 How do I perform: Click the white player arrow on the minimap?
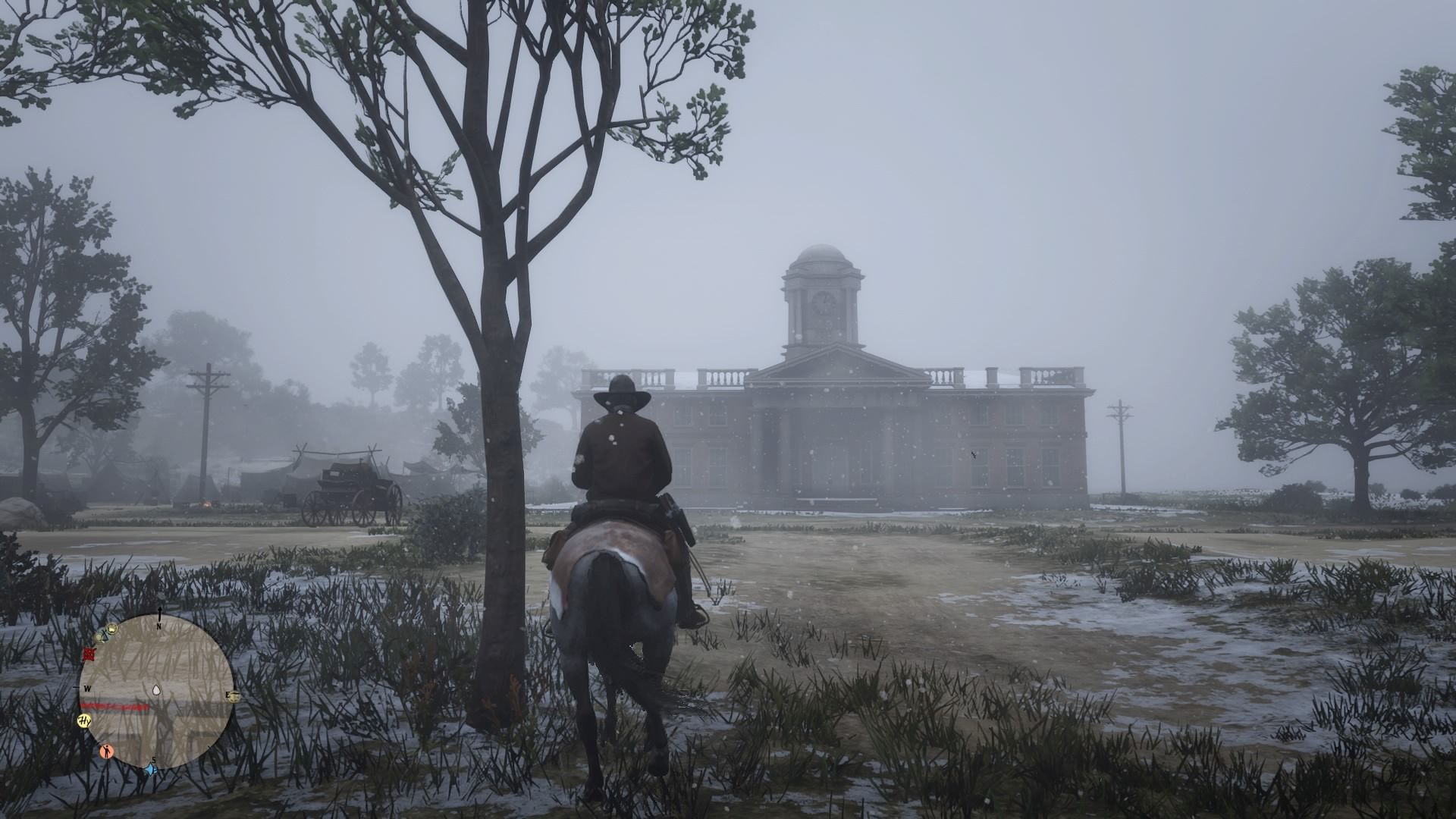tap(157, 690)
